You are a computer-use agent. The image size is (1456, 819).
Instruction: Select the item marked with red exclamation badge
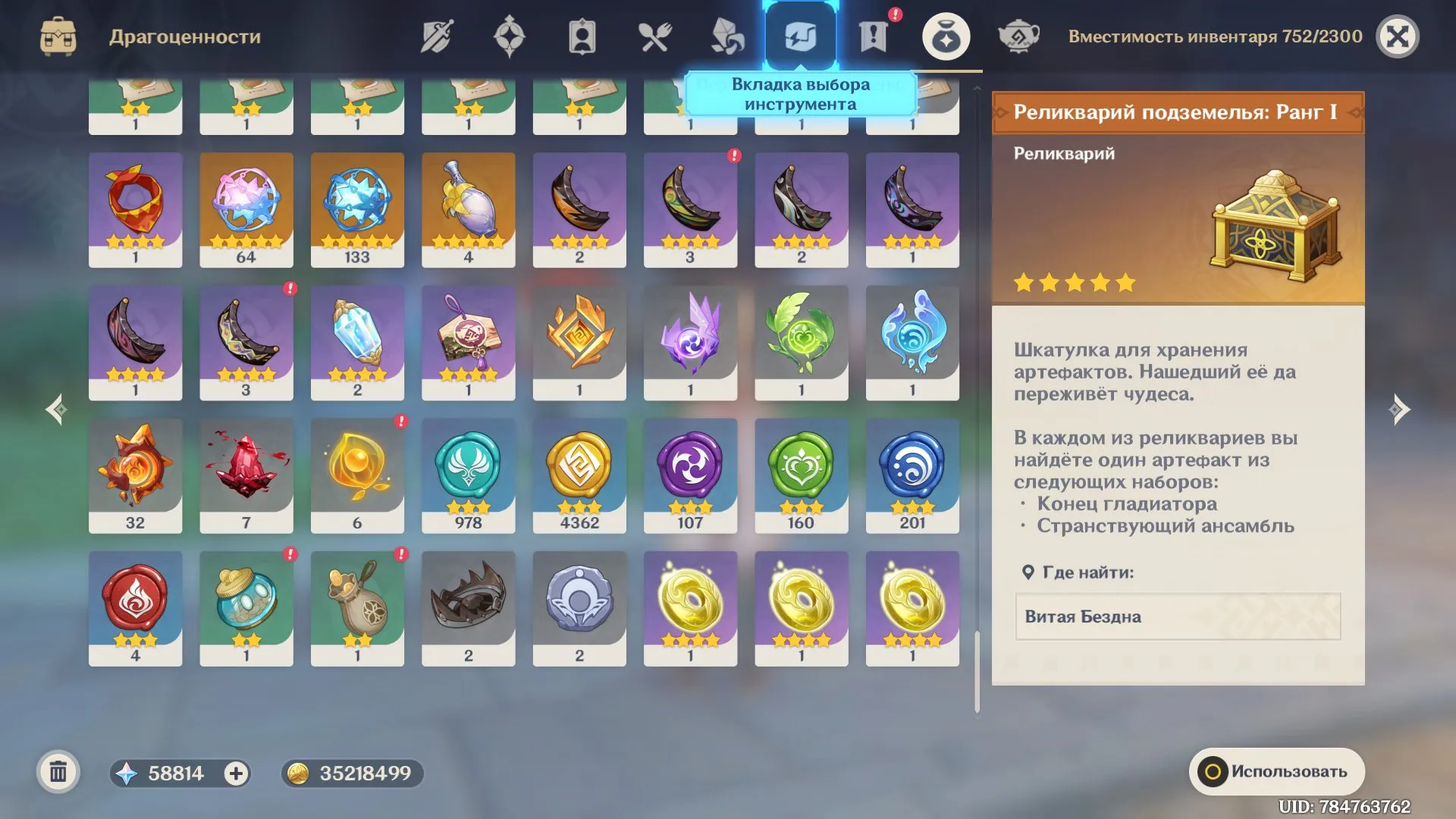coord(690,211)
